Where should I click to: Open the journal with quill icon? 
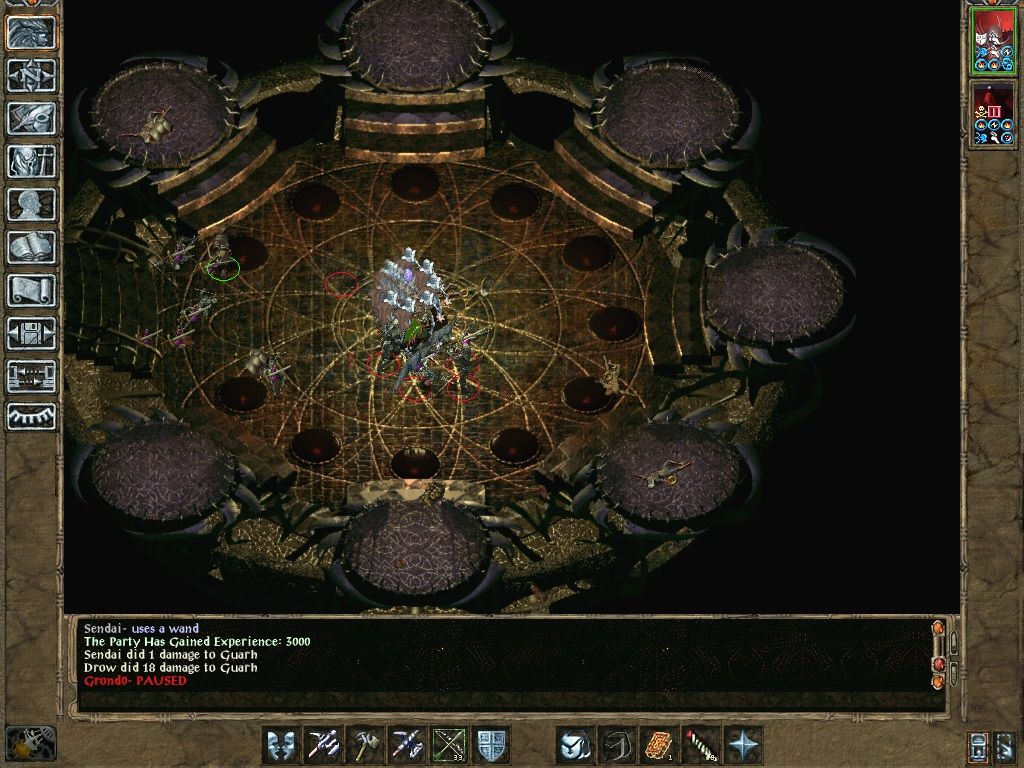tap(31, 118)
